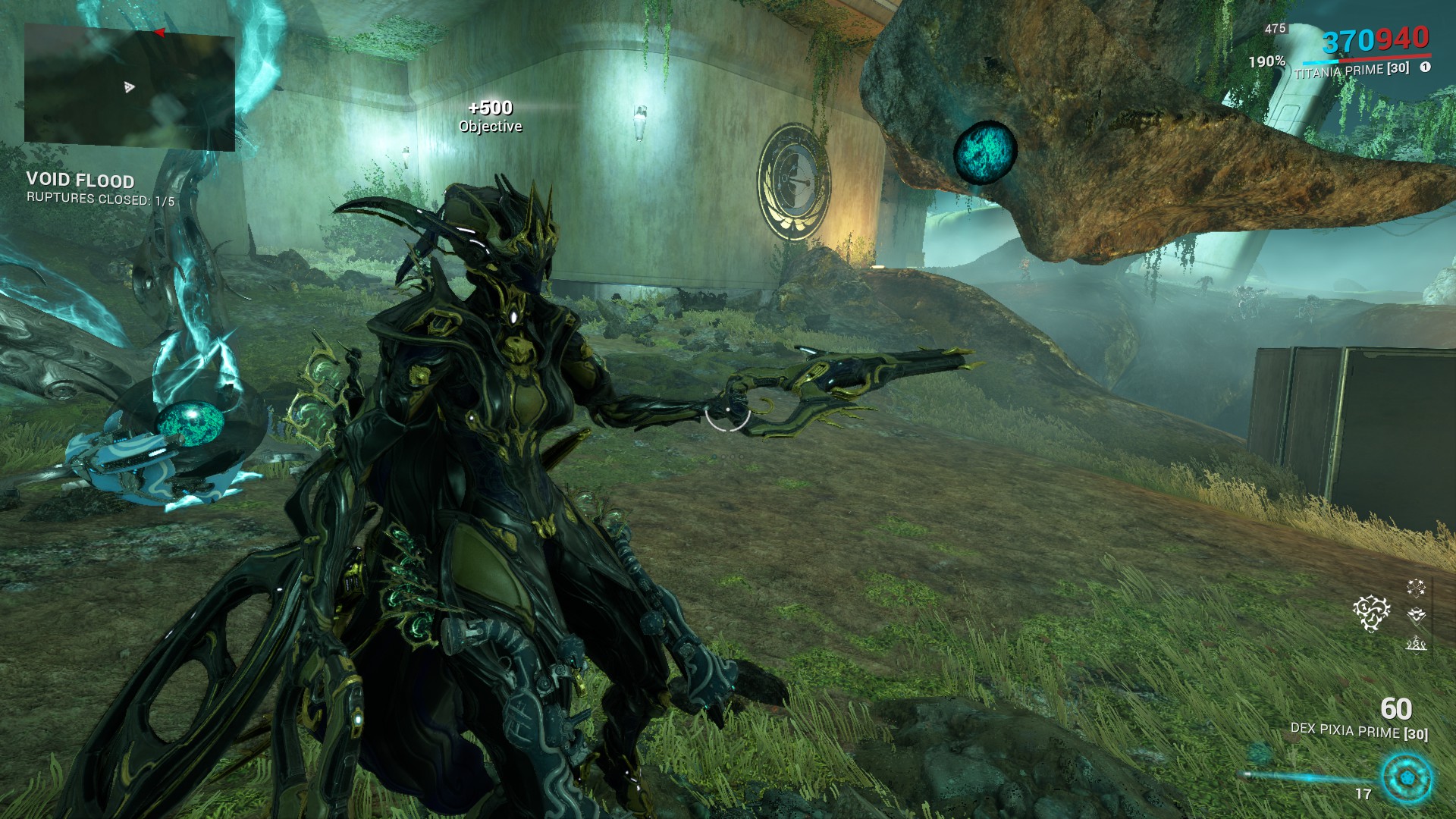Activate the large triple-swirl ability icon
The width and height of the screenshot is (1456, 819).
(x=1372, y=613)
